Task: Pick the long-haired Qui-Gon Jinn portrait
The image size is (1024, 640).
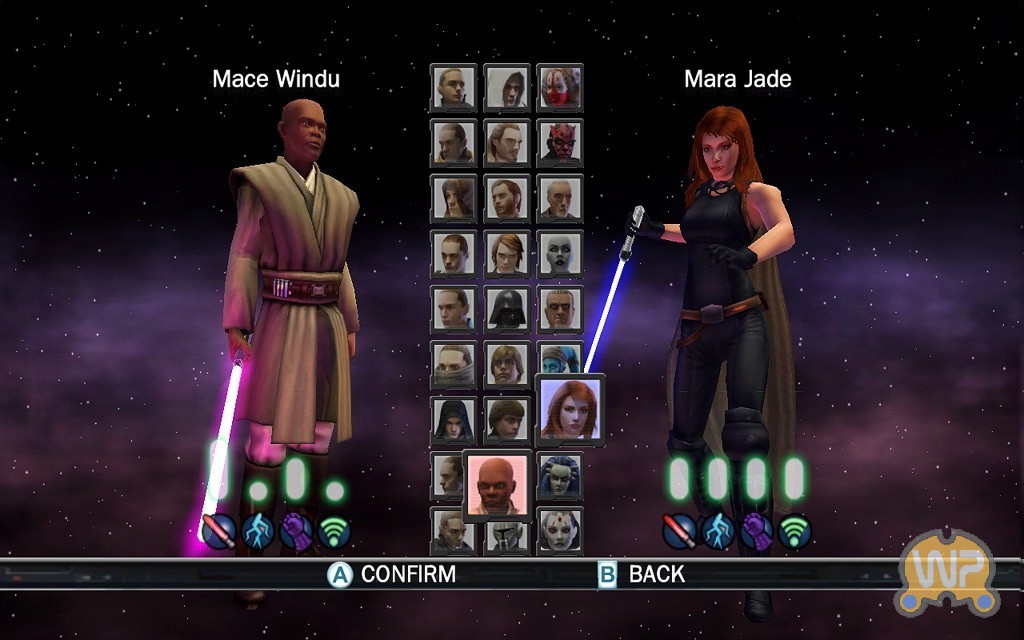Action: 507,142
